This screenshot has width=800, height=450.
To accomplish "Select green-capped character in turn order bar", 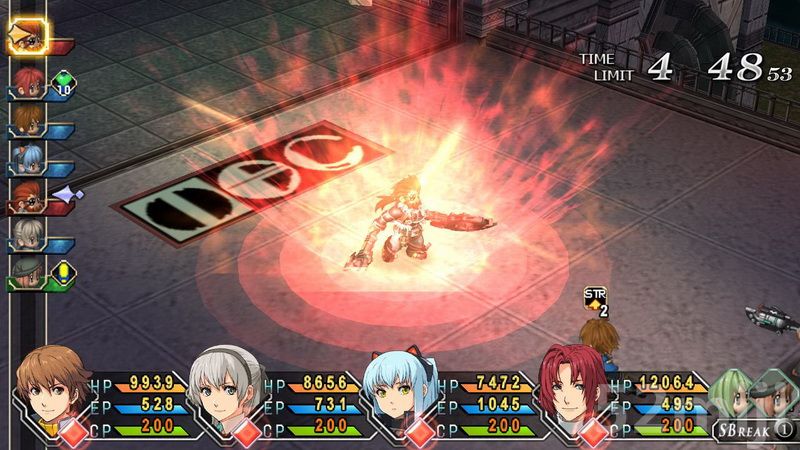I will click(x=26, y=270).
